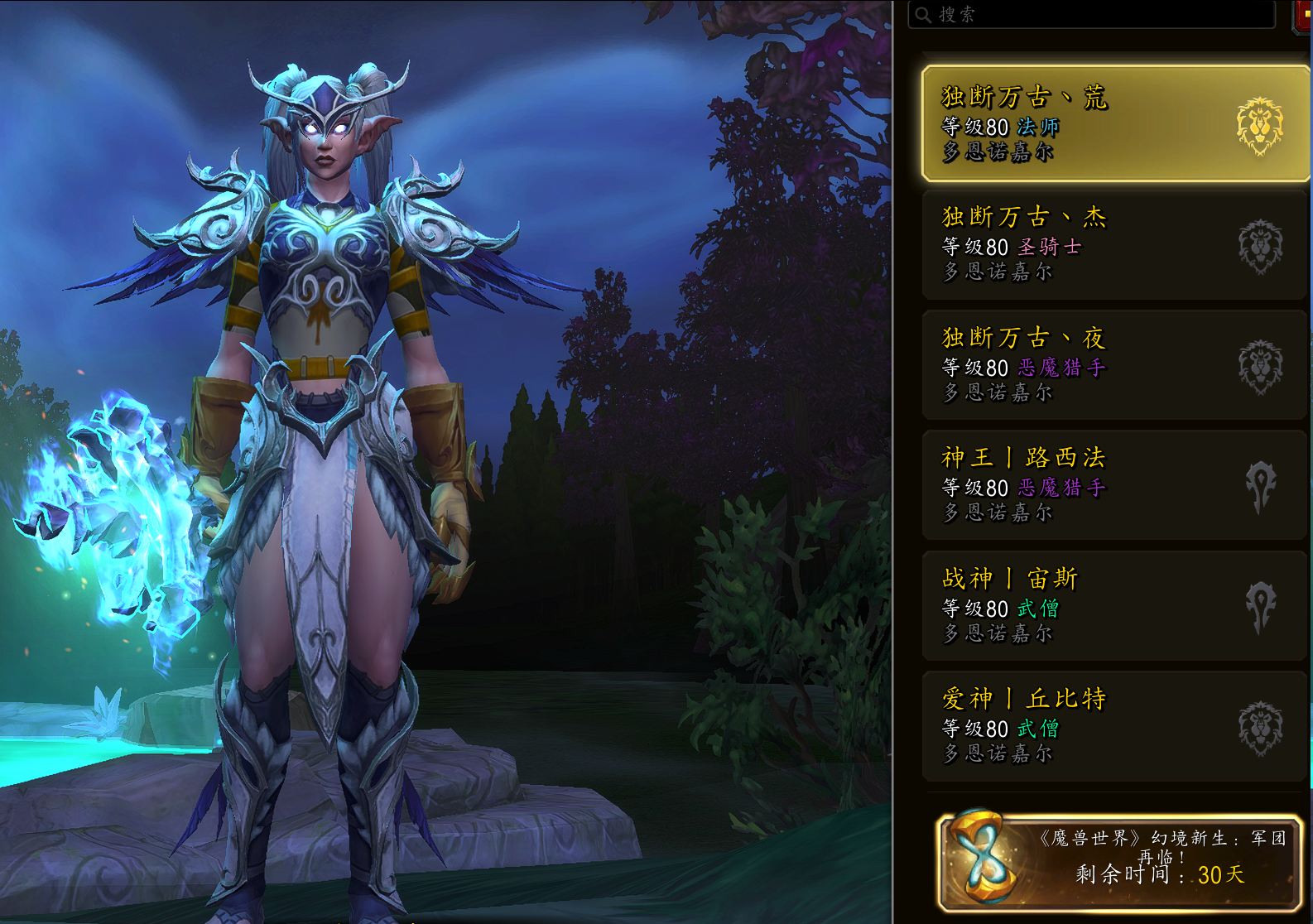
Task: Open the 幻境新生 Legion Remix event banner
Action: point(1119,861)
